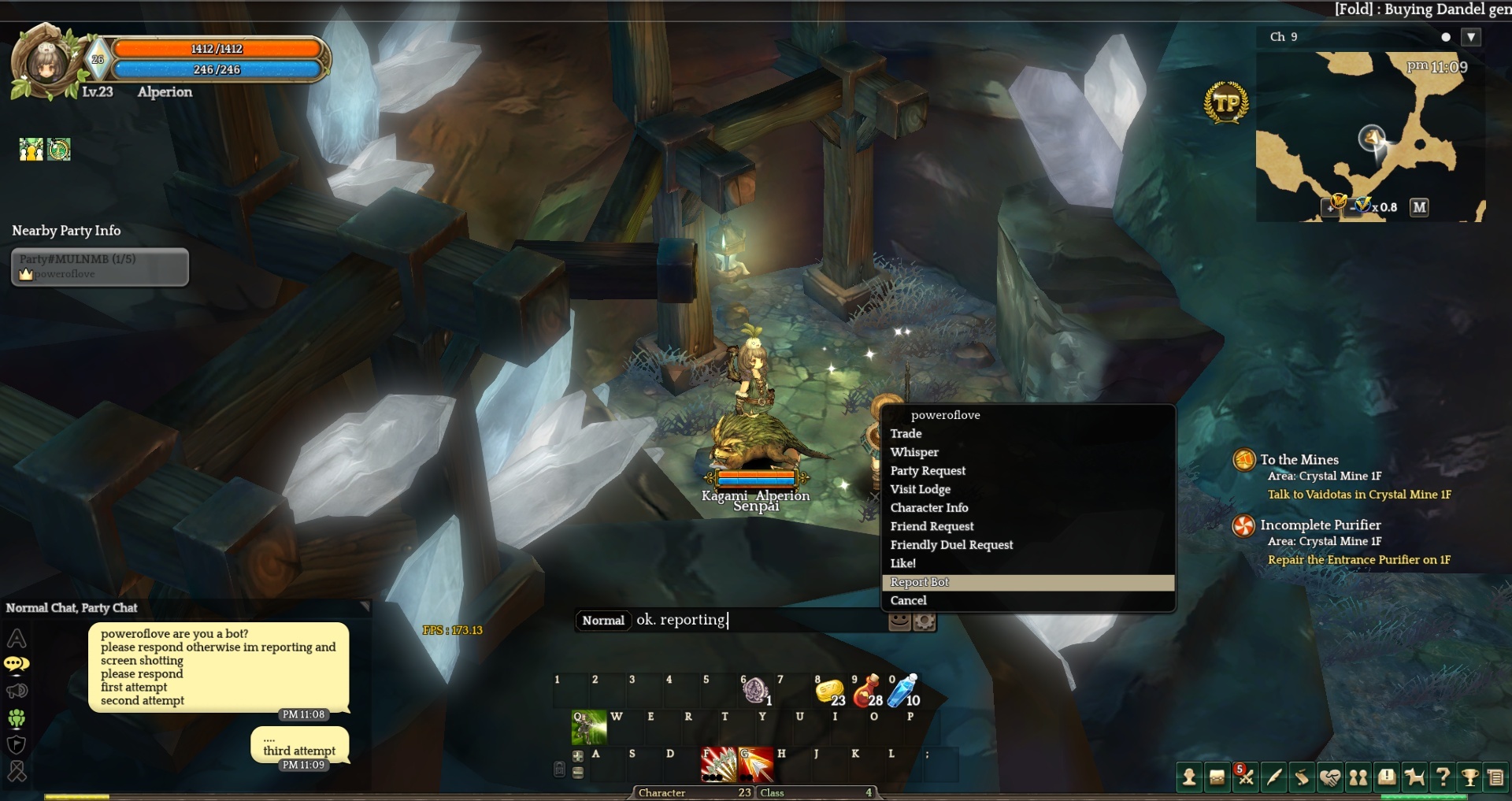1512x801 pixels.
Task: Use the red health potion slot
Action: click(x=868, y=691)
